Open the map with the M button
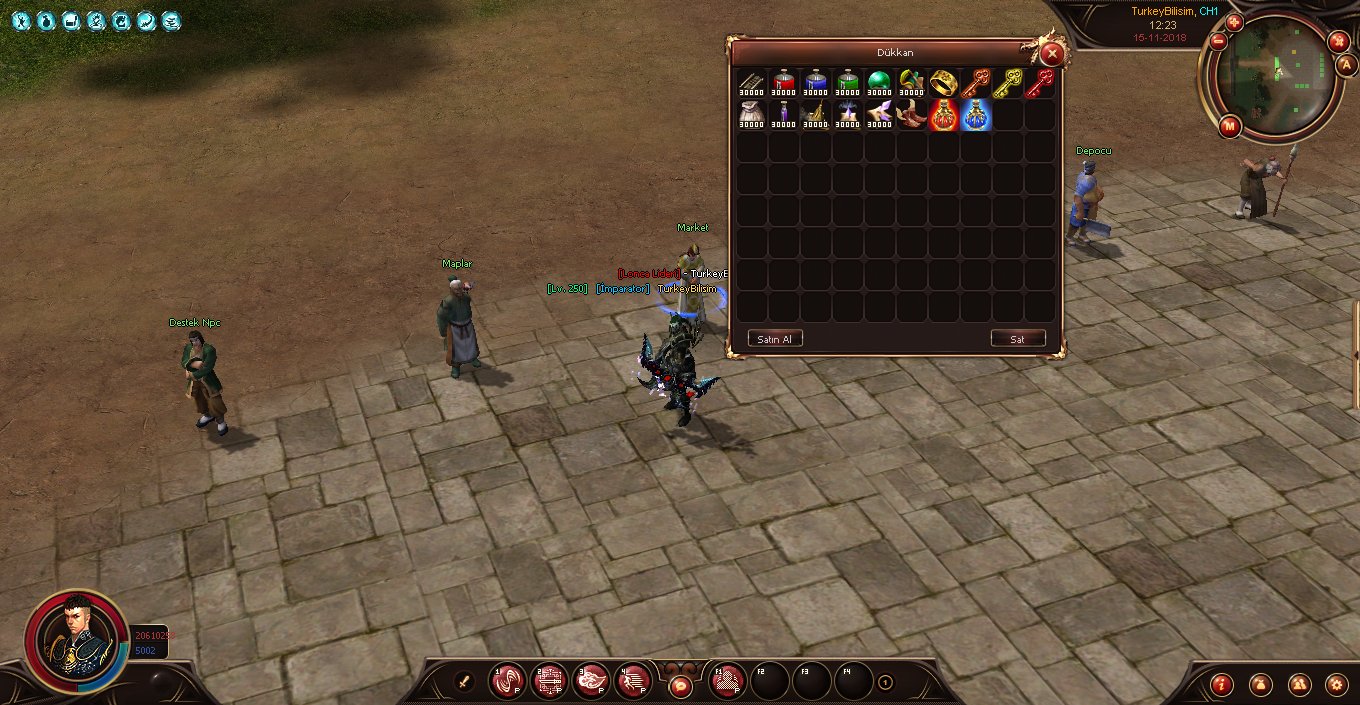The image size is (1360, 705). (x=1230, y=126)
